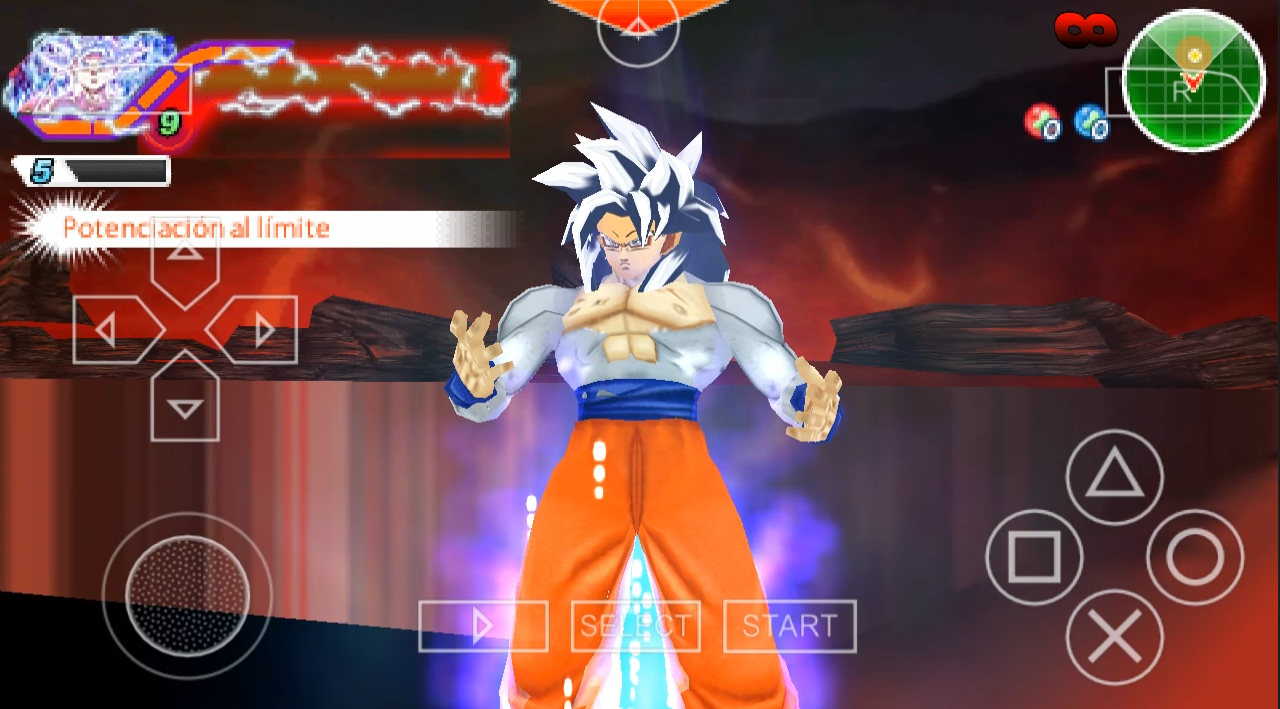Tap the analog stick pad
Screen dimensions: 1280x709
pyautogui.click(x=186, y=595)
